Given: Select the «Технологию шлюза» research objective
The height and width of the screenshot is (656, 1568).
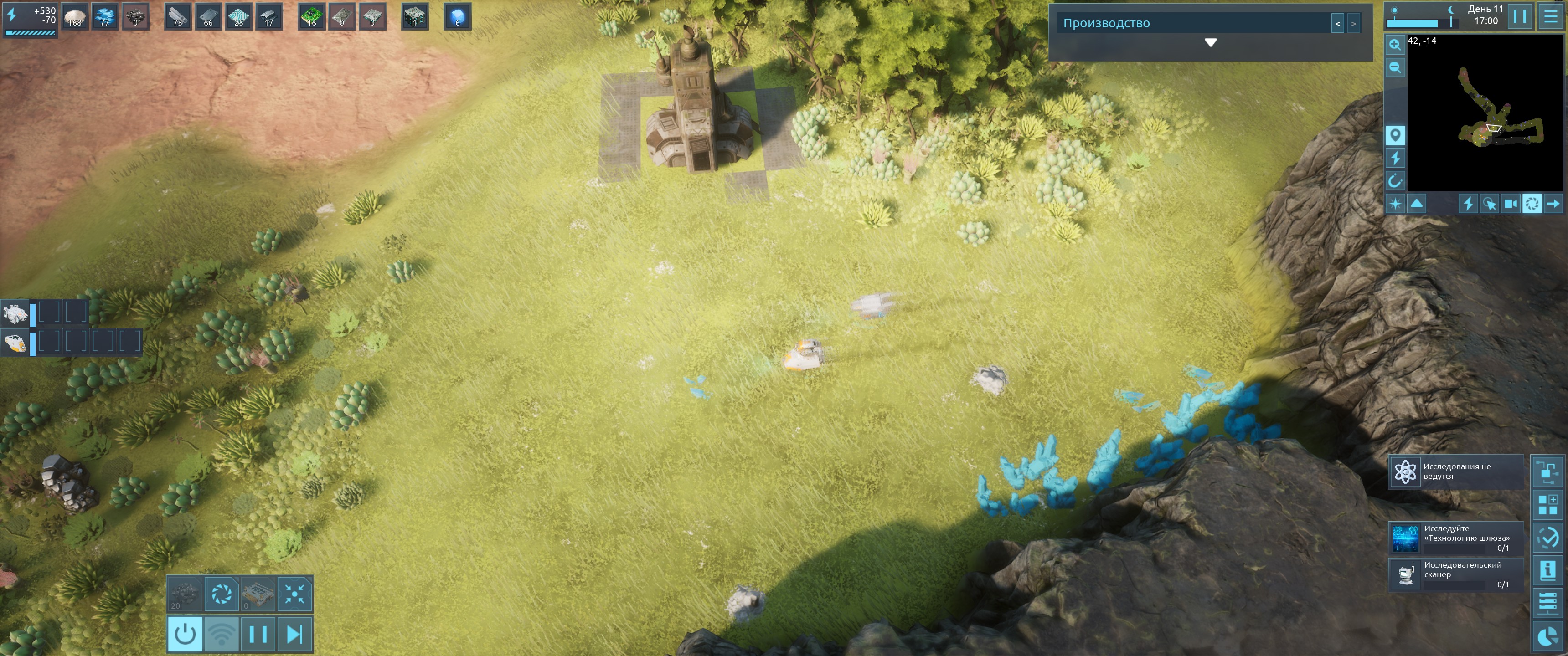Looking at the screenshot, I should (1455, 538).
